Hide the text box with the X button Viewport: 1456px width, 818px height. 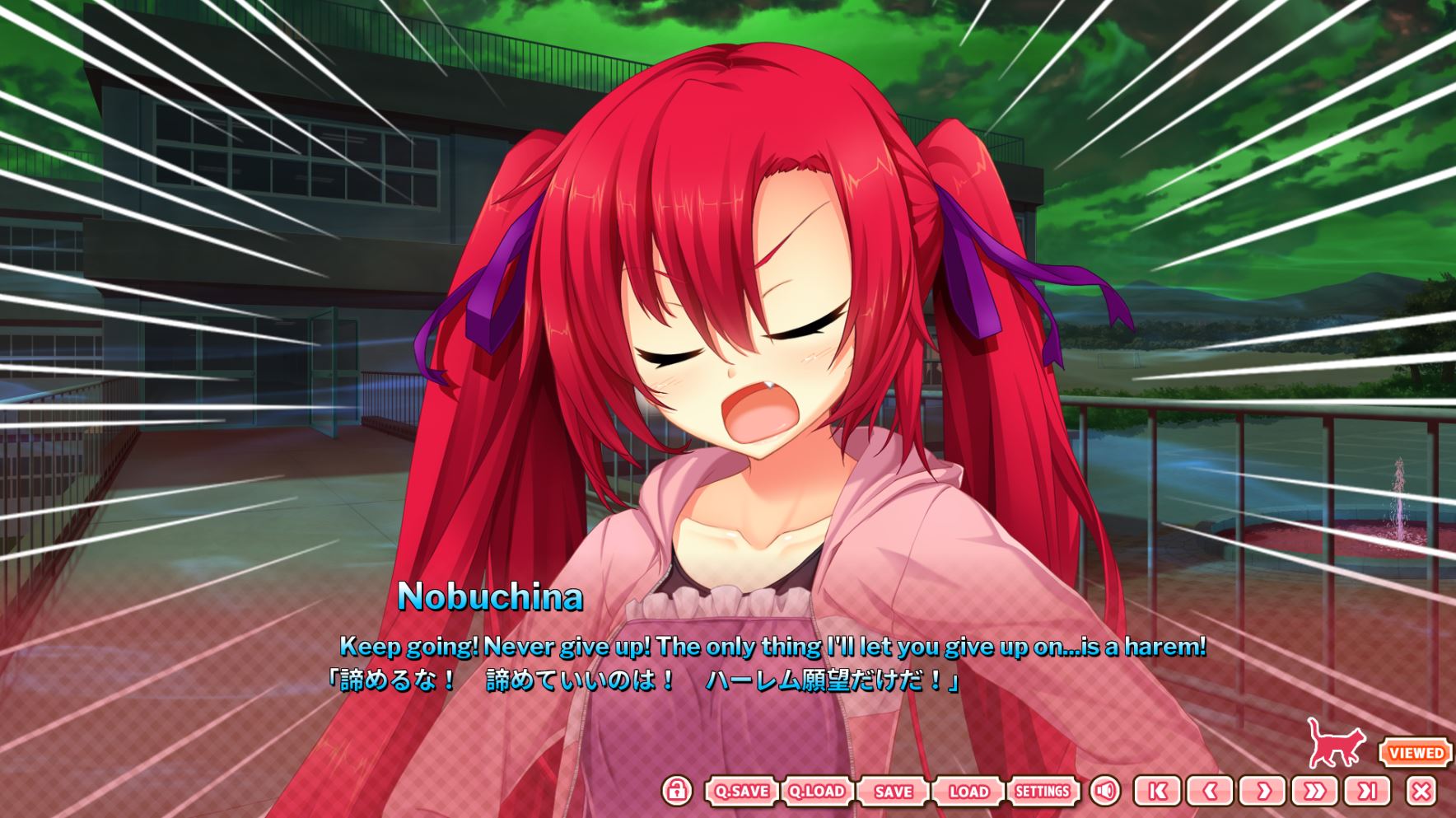(1421, 792)
